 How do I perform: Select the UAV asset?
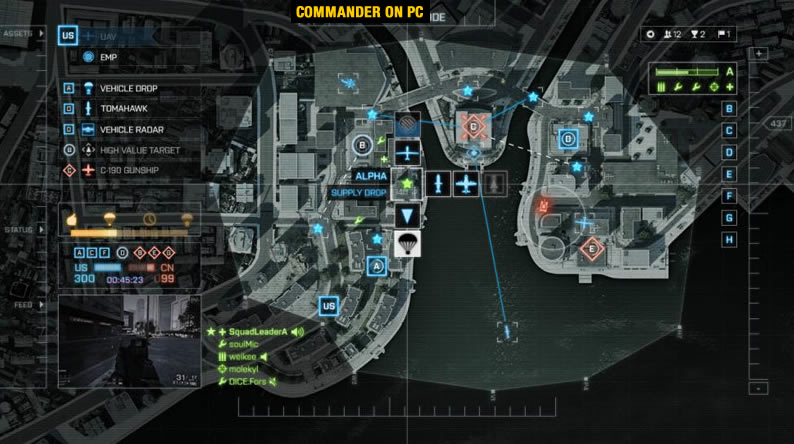(109, 36)
